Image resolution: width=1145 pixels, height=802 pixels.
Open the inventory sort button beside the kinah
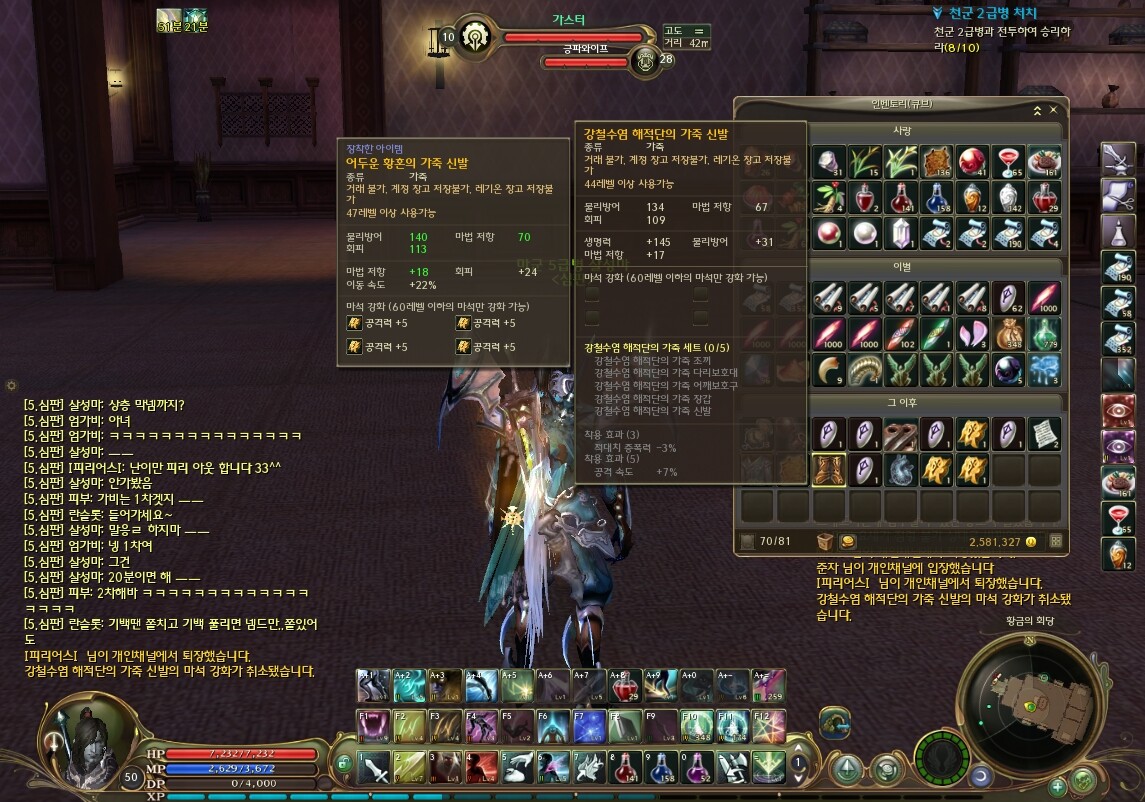point(1054,542)
